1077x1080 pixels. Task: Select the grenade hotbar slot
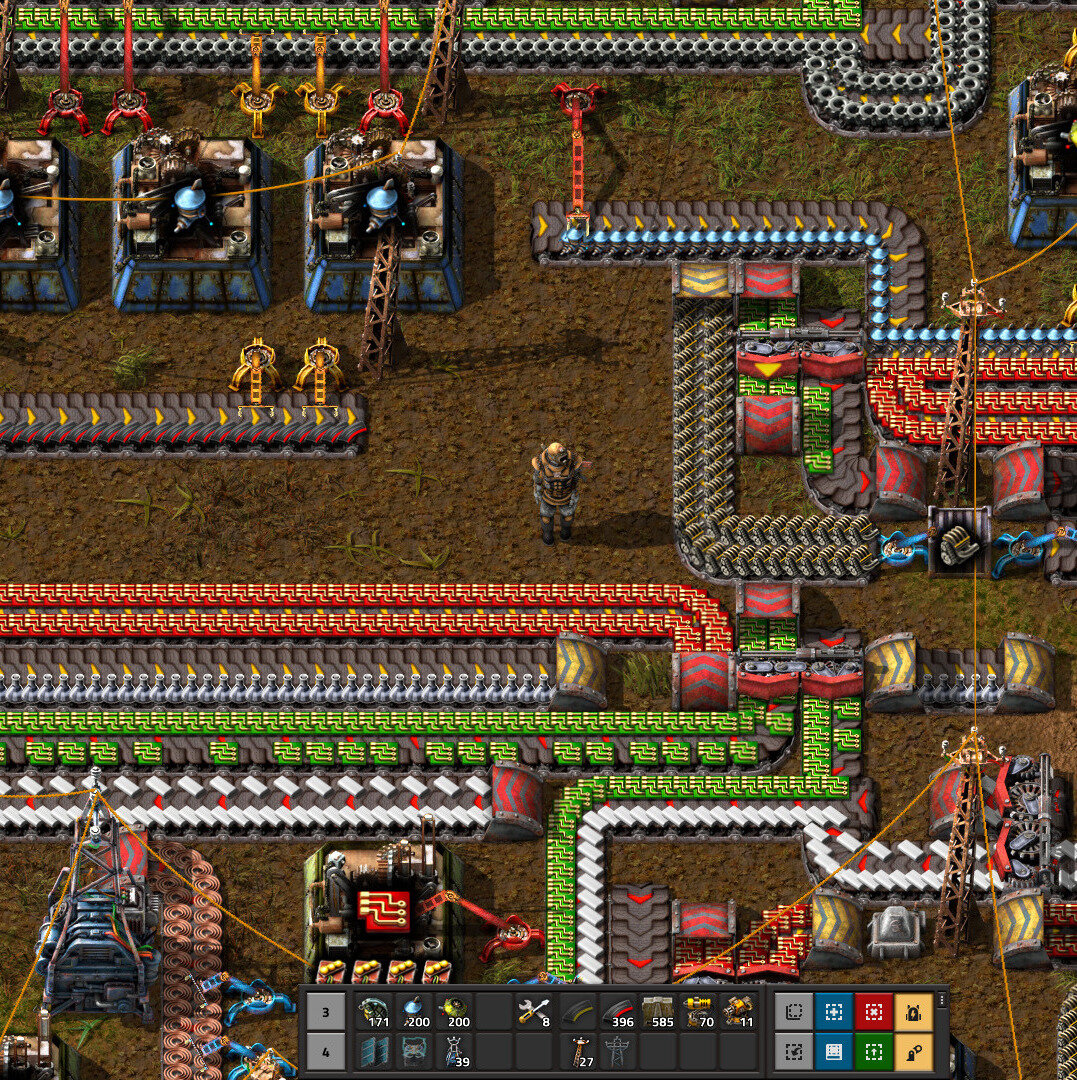pyautogui.click(x=376, y=1011)
